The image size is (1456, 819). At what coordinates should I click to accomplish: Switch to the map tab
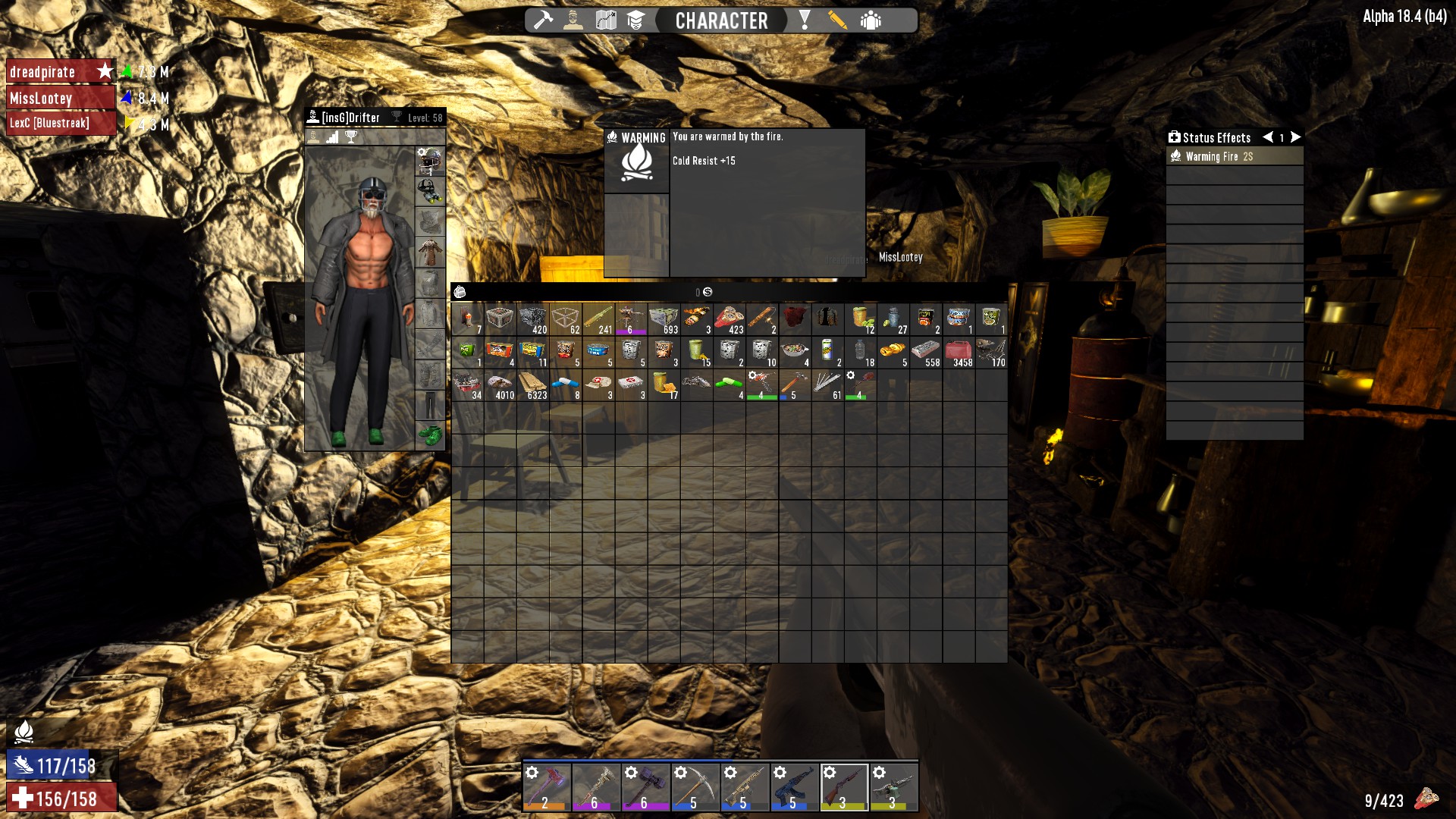(605, 20)
